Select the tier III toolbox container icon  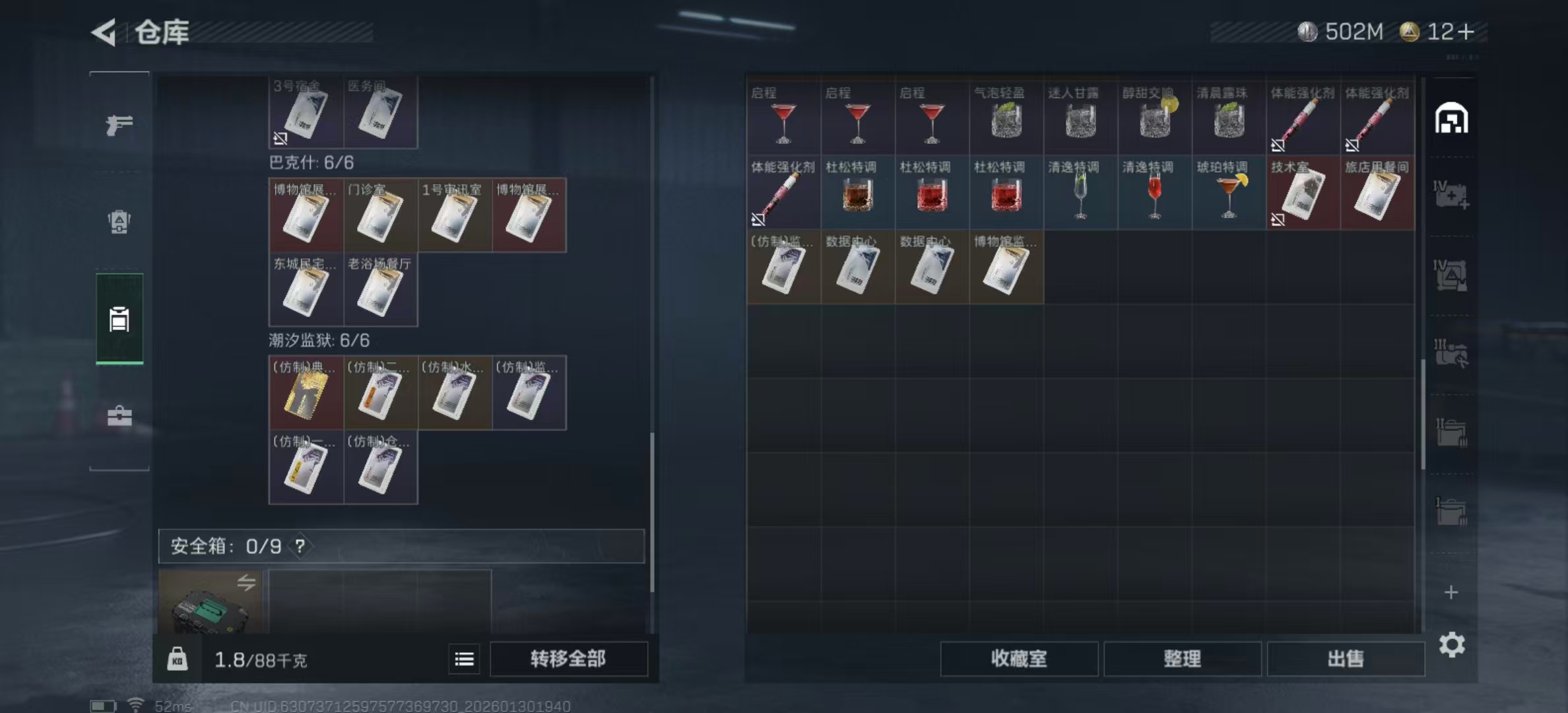coord(1451,353)
